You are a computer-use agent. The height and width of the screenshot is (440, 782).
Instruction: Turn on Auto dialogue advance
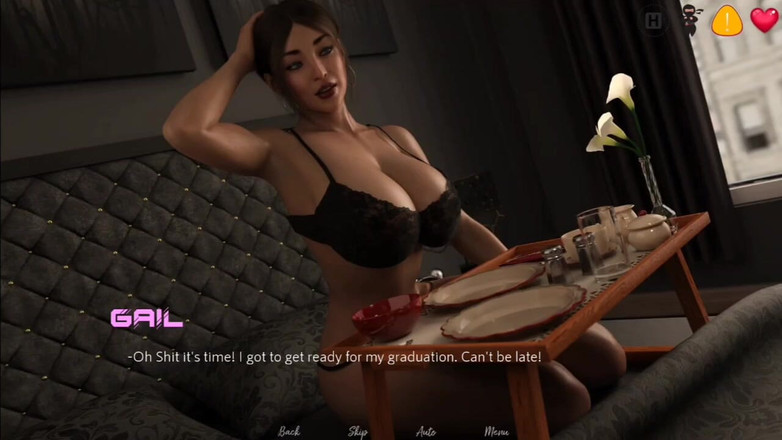(426, 431)
